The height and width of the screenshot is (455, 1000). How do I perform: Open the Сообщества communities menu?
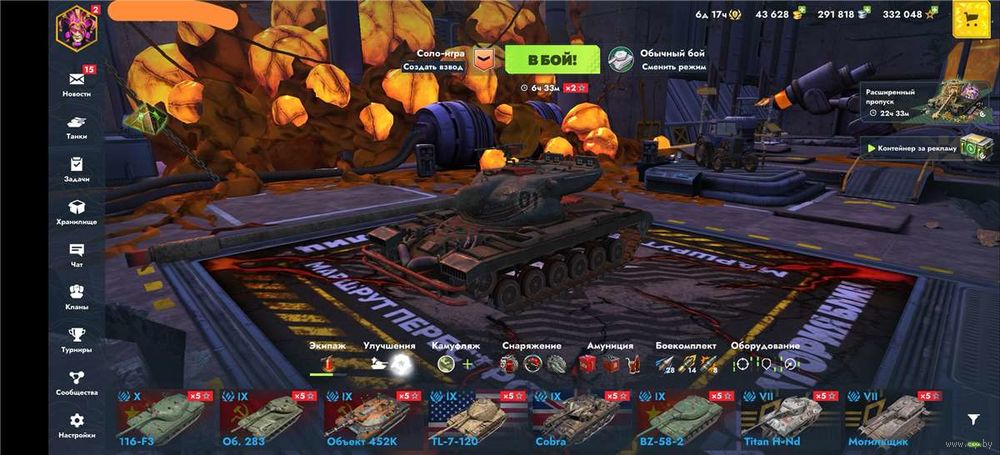[x=76, y=382]
